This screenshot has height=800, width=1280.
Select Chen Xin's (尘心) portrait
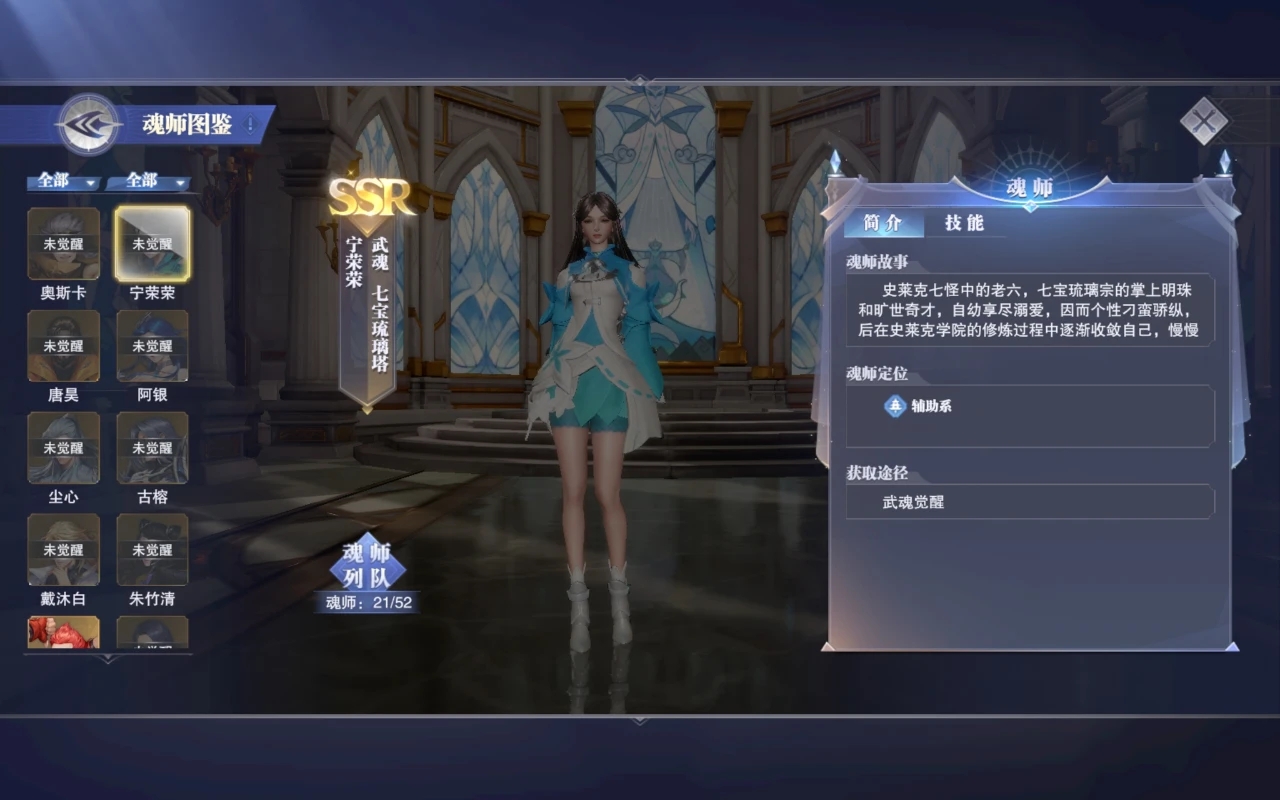(63, 448)
